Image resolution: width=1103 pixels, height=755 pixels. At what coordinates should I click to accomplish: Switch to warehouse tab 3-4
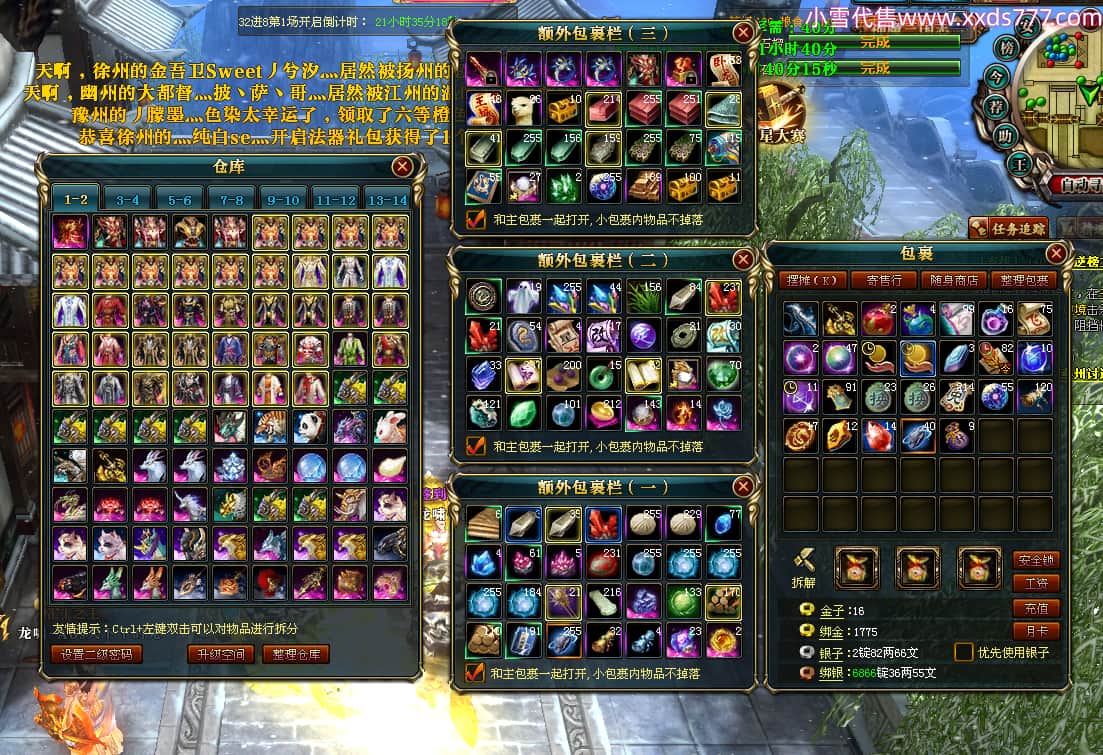pyautogui.click(x=128, y=199)
